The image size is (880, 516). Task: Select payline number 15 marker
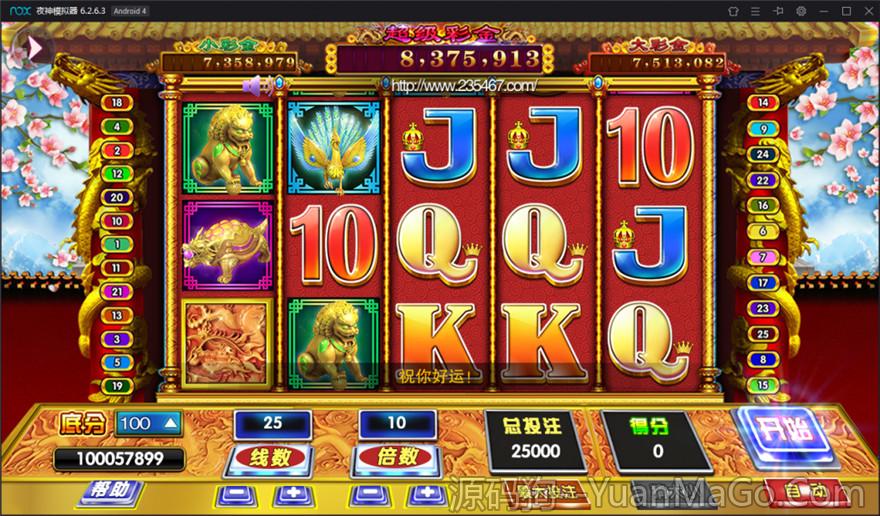pos(763,385)
